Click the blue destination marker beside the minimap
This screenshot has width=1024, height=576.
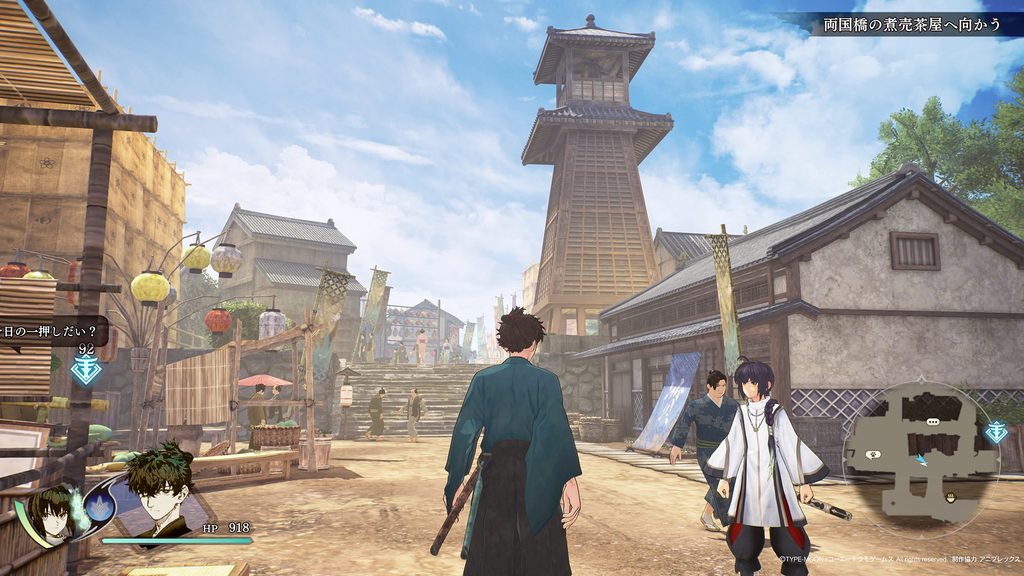(996, 432)
